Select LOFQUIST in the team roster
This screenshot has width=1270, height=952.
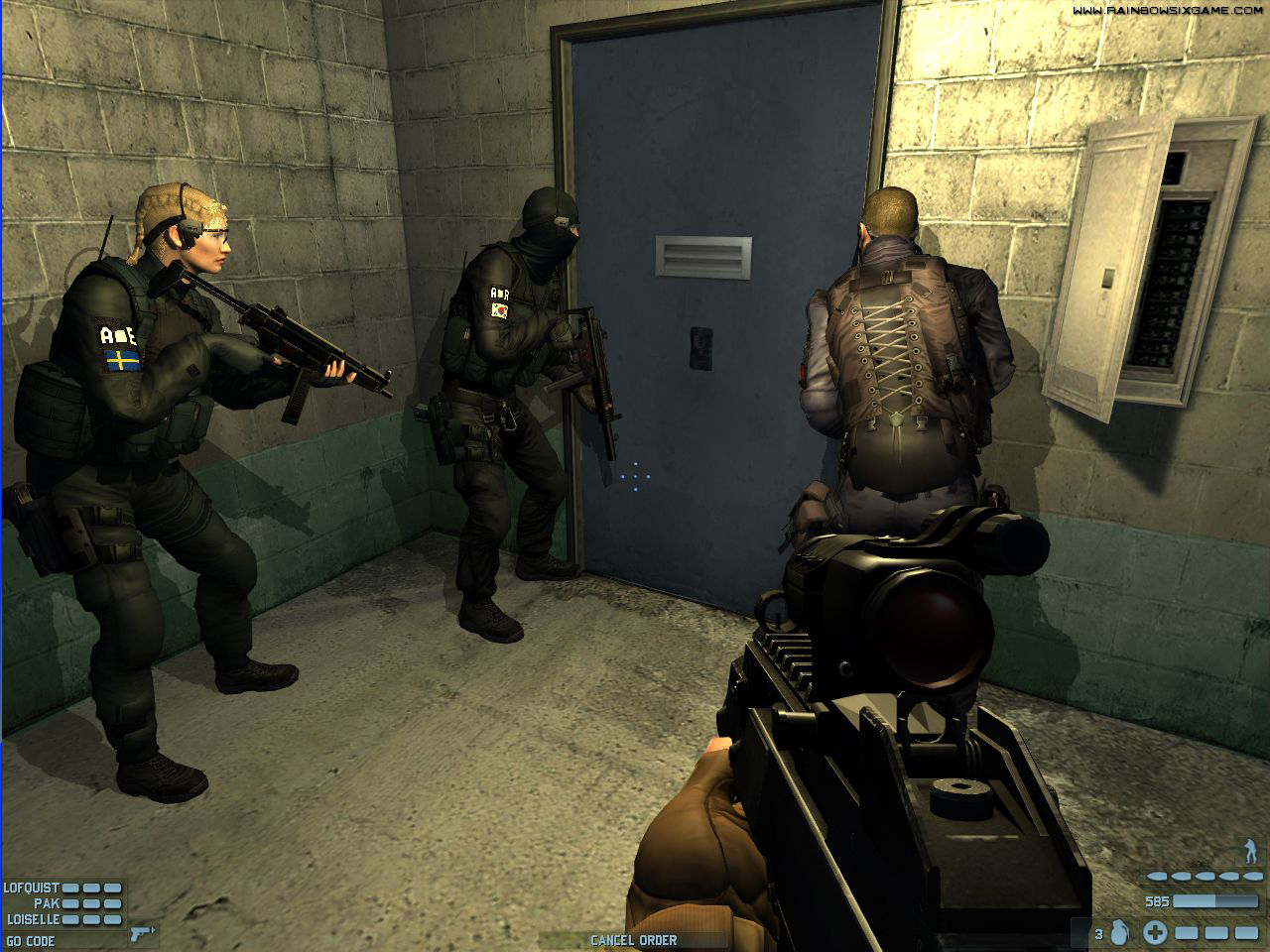pos(32,888)
